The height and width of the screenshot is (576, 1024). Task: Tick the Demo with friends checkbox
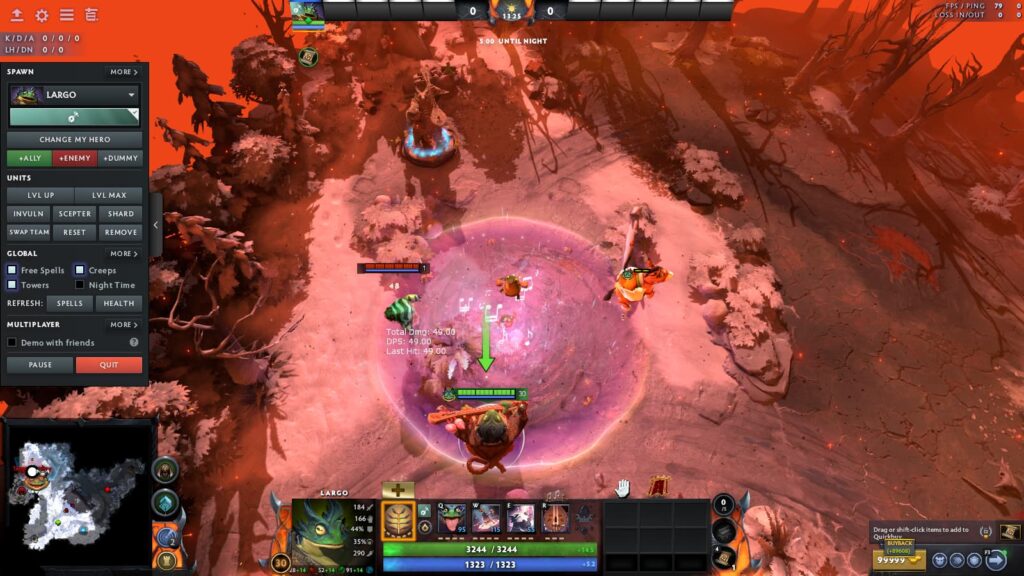(x=12, y=342)
